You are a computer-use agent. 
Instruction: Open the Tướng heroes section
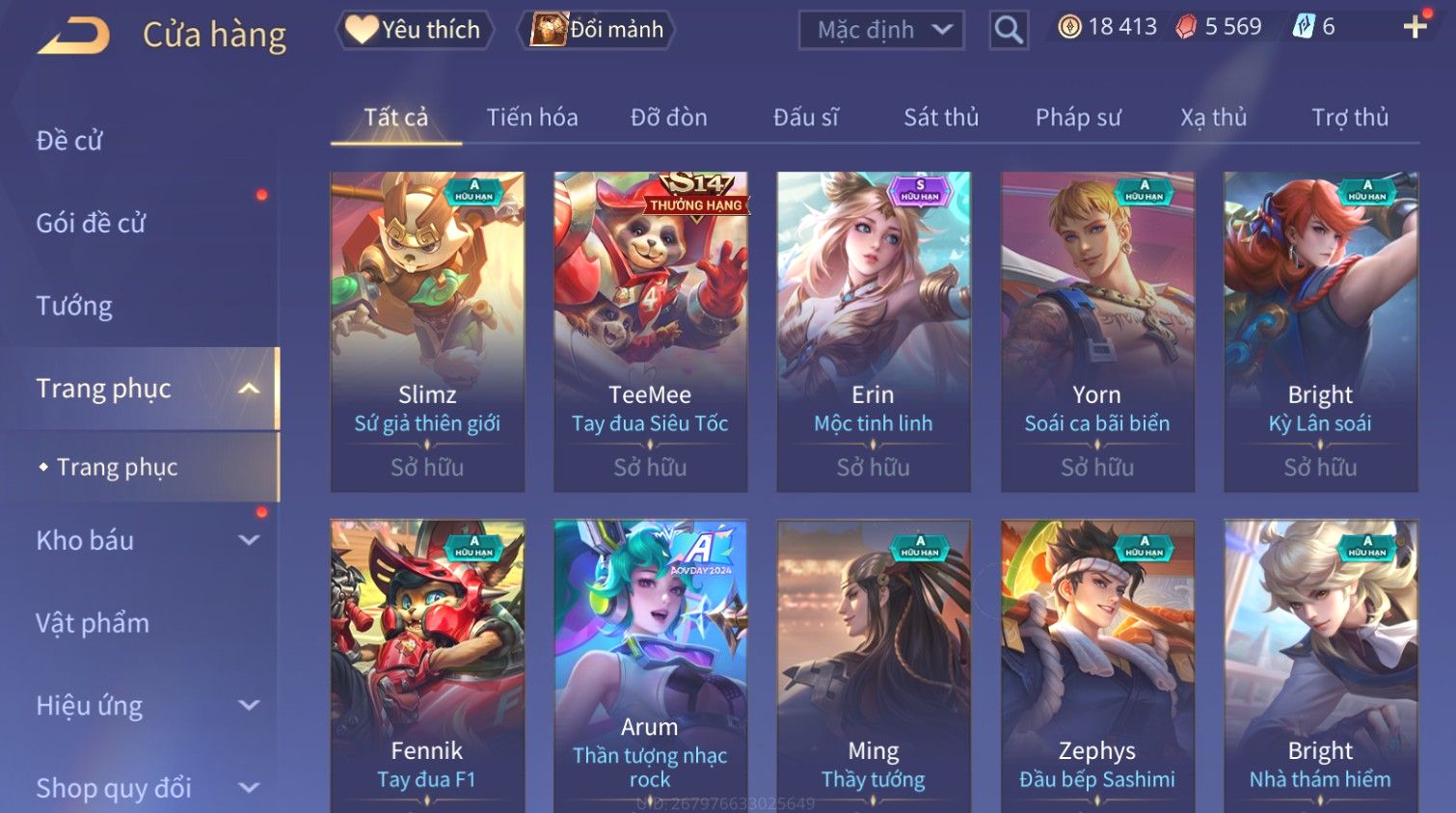pos(74,306)
